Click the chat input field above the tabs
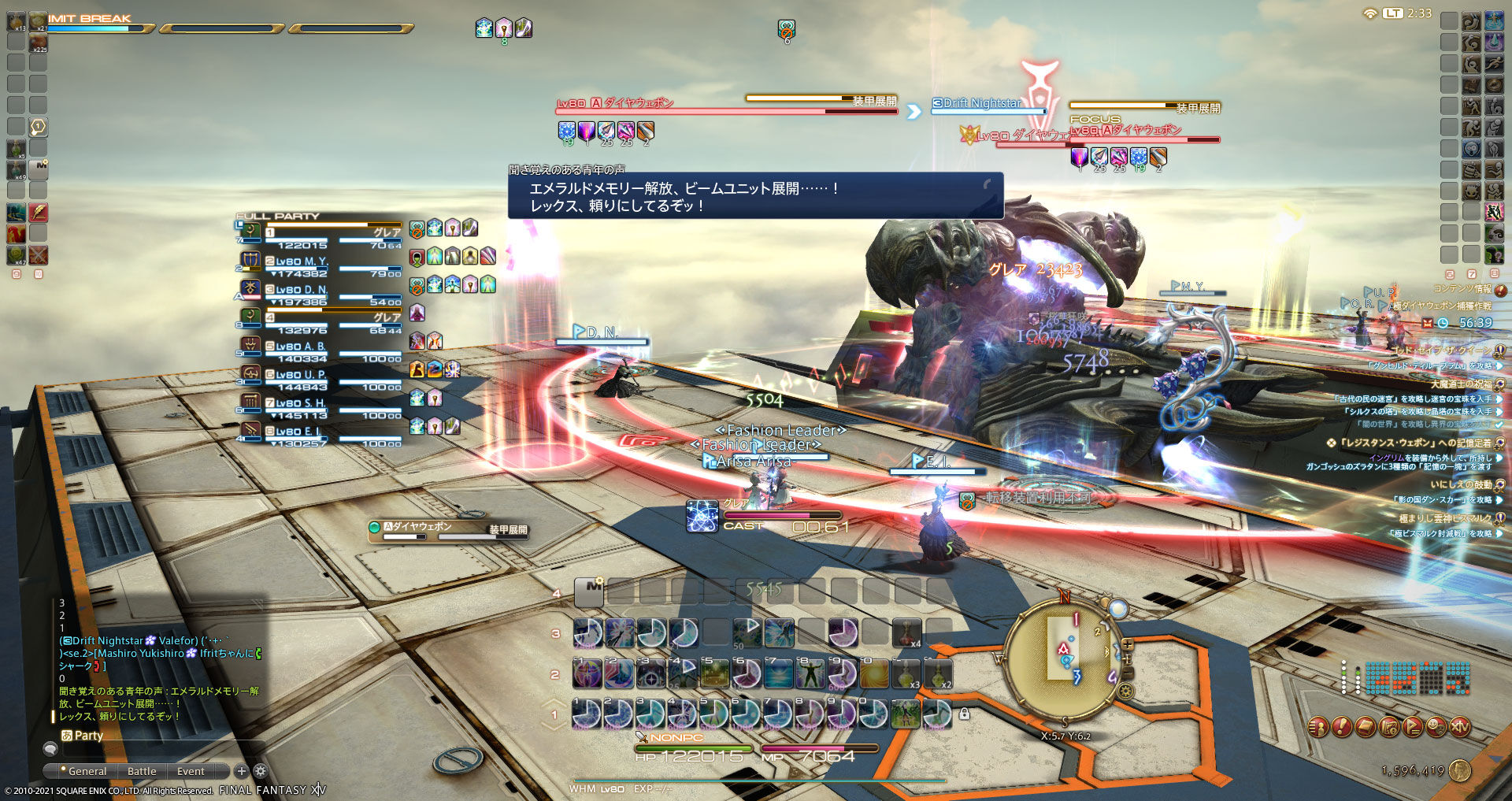Image resolution: width=1512 pixels, height=801 pixels. (157, 751)
